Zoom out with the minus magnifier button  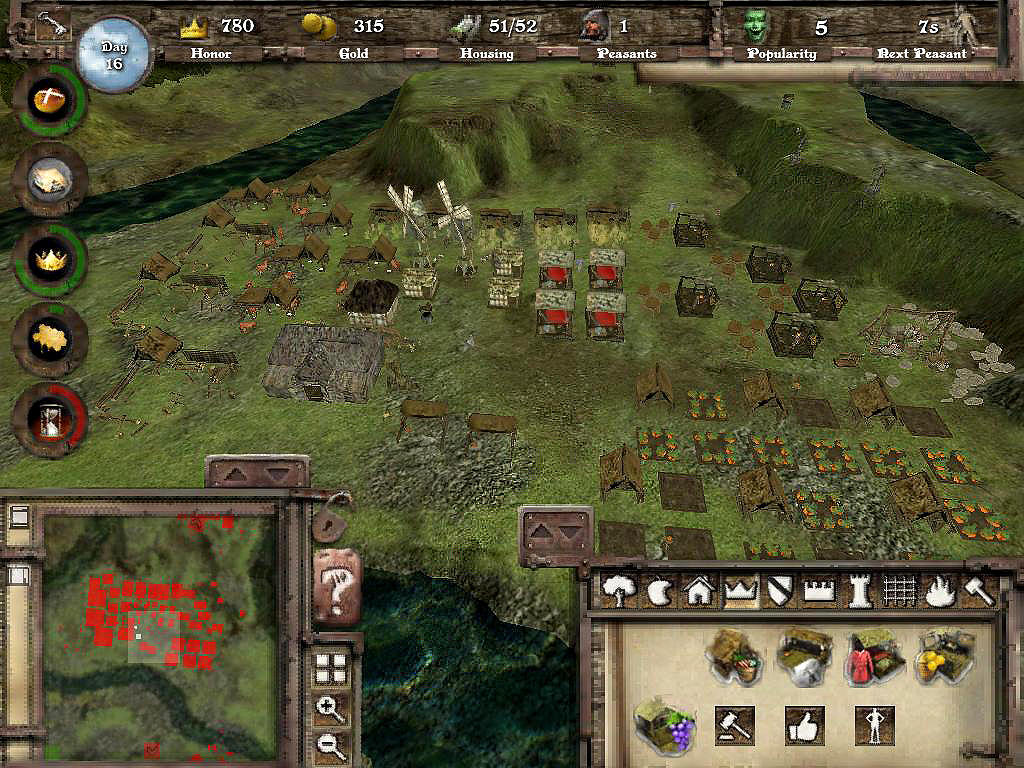pyautogui.click(x=329, y=743)
